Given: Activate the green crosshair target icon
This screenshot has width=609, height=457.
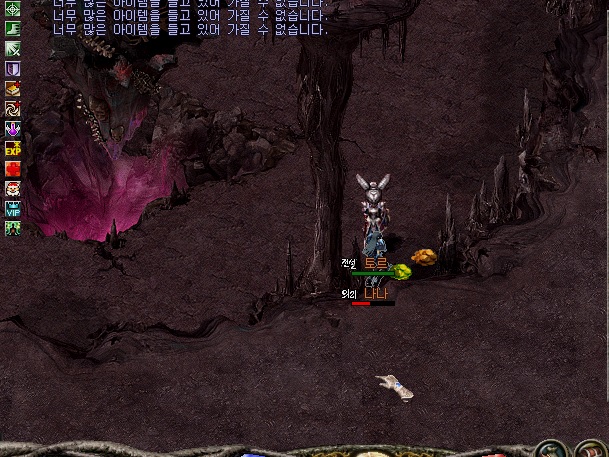Looking at the screenshot, I should click(x=13, y=9).
